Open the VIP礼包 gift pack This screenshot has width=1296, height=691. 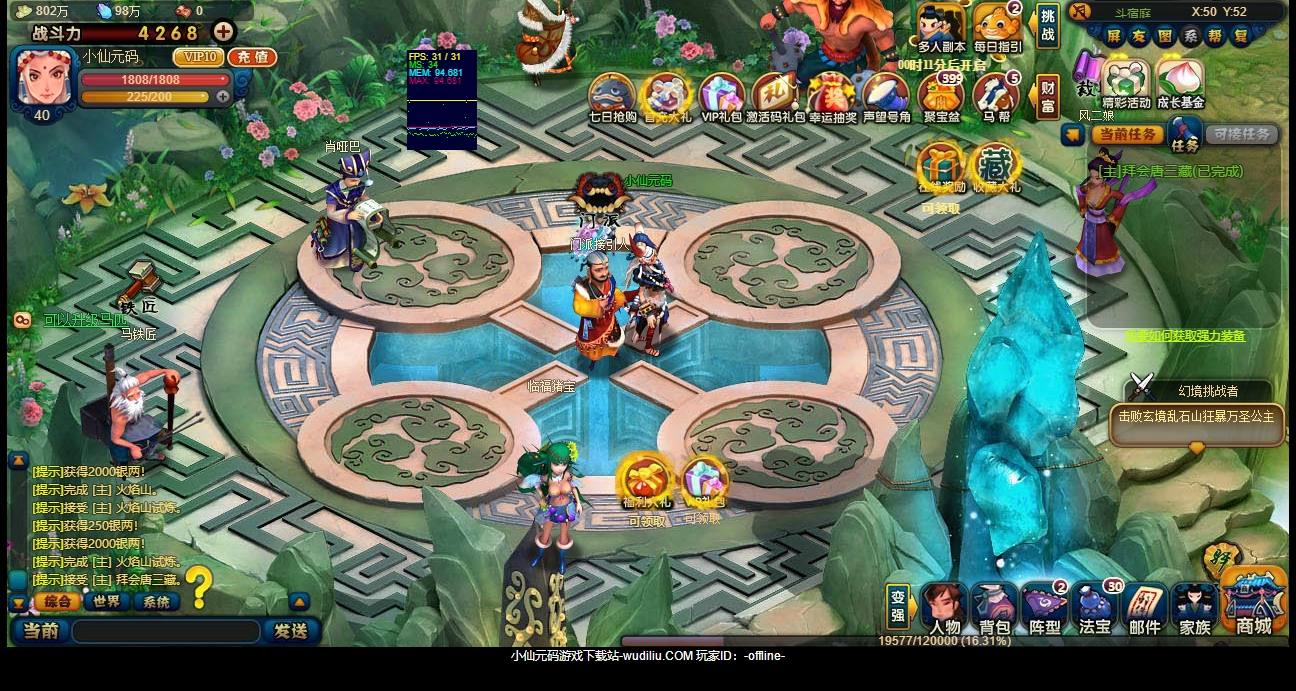point(721,96)
